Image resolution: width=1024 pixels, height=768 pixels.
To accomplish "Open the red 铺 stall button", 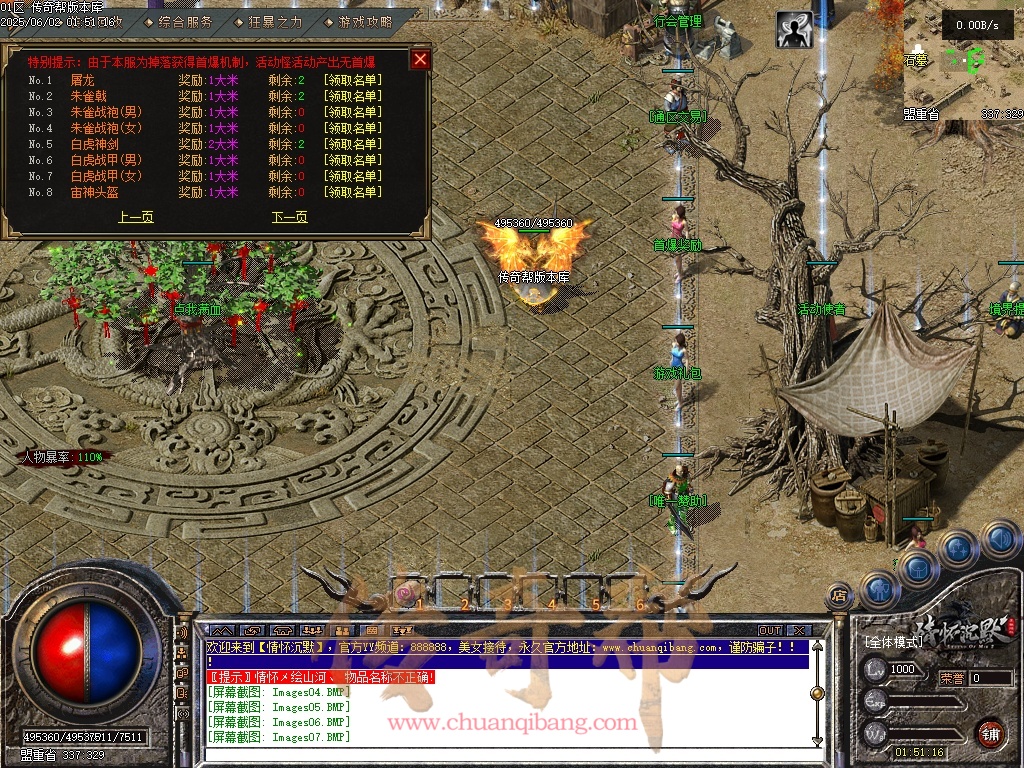I will pyautogui.click(x=991, y=733).
